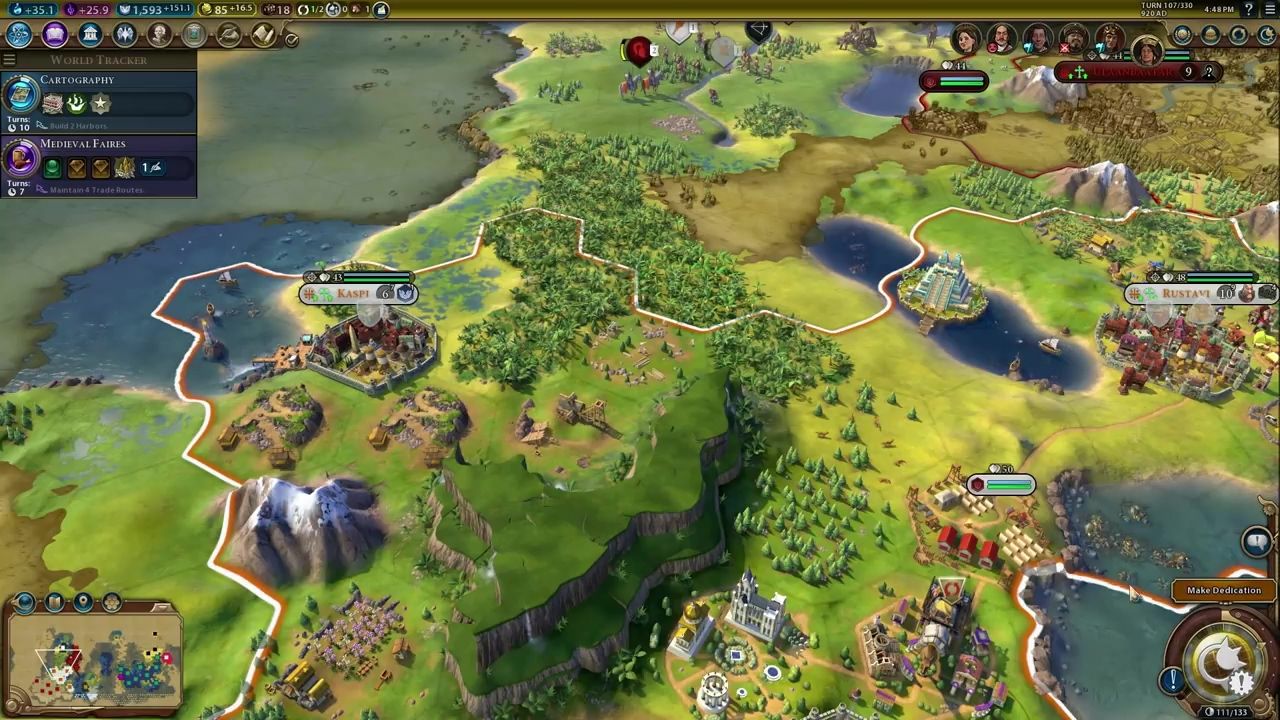This screenshot has width=1280, height=720.
Task: Open the Civilopedia question mark
Action: (1249, 10)
